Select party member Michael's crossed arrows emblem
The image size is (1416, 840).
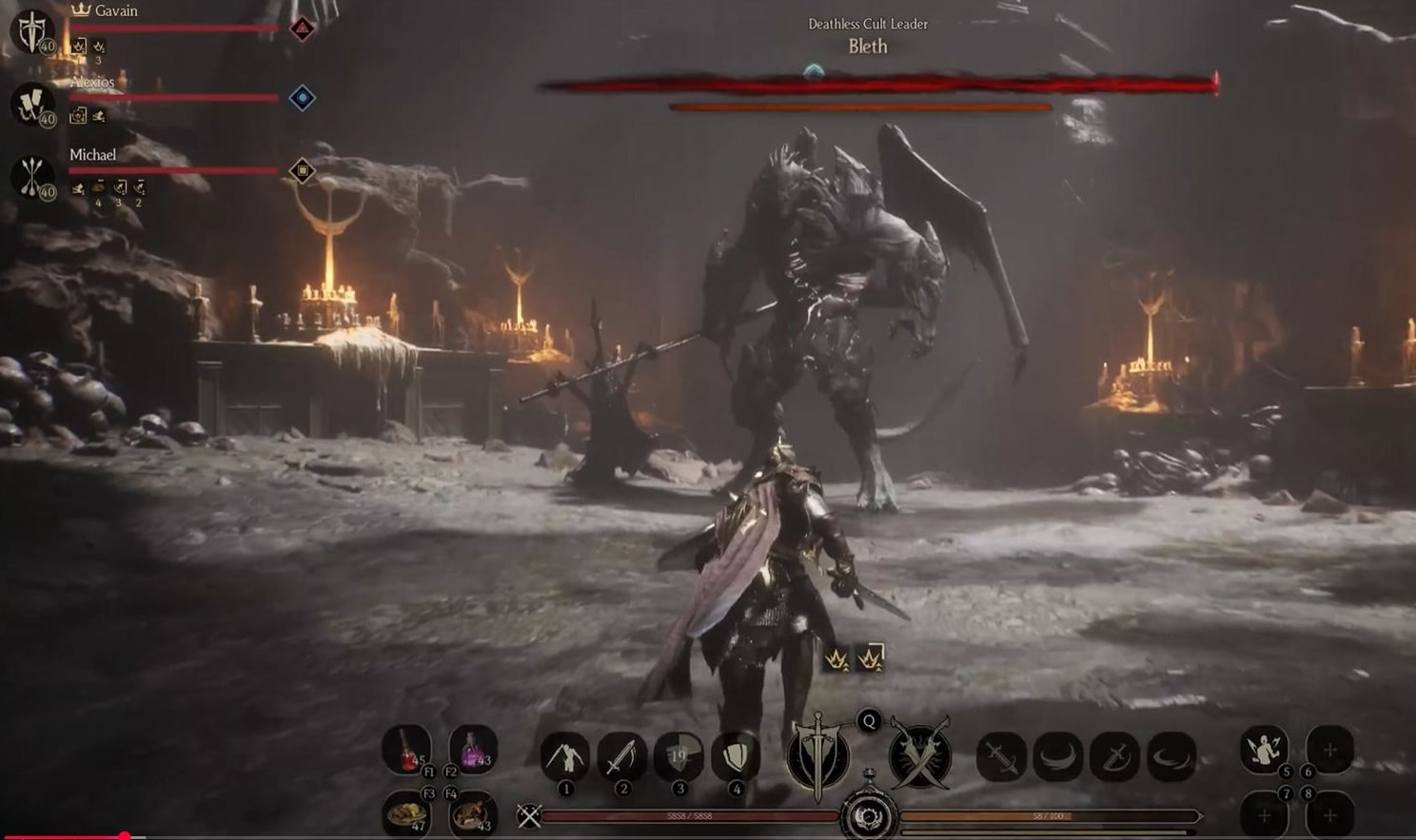point(32,177)
